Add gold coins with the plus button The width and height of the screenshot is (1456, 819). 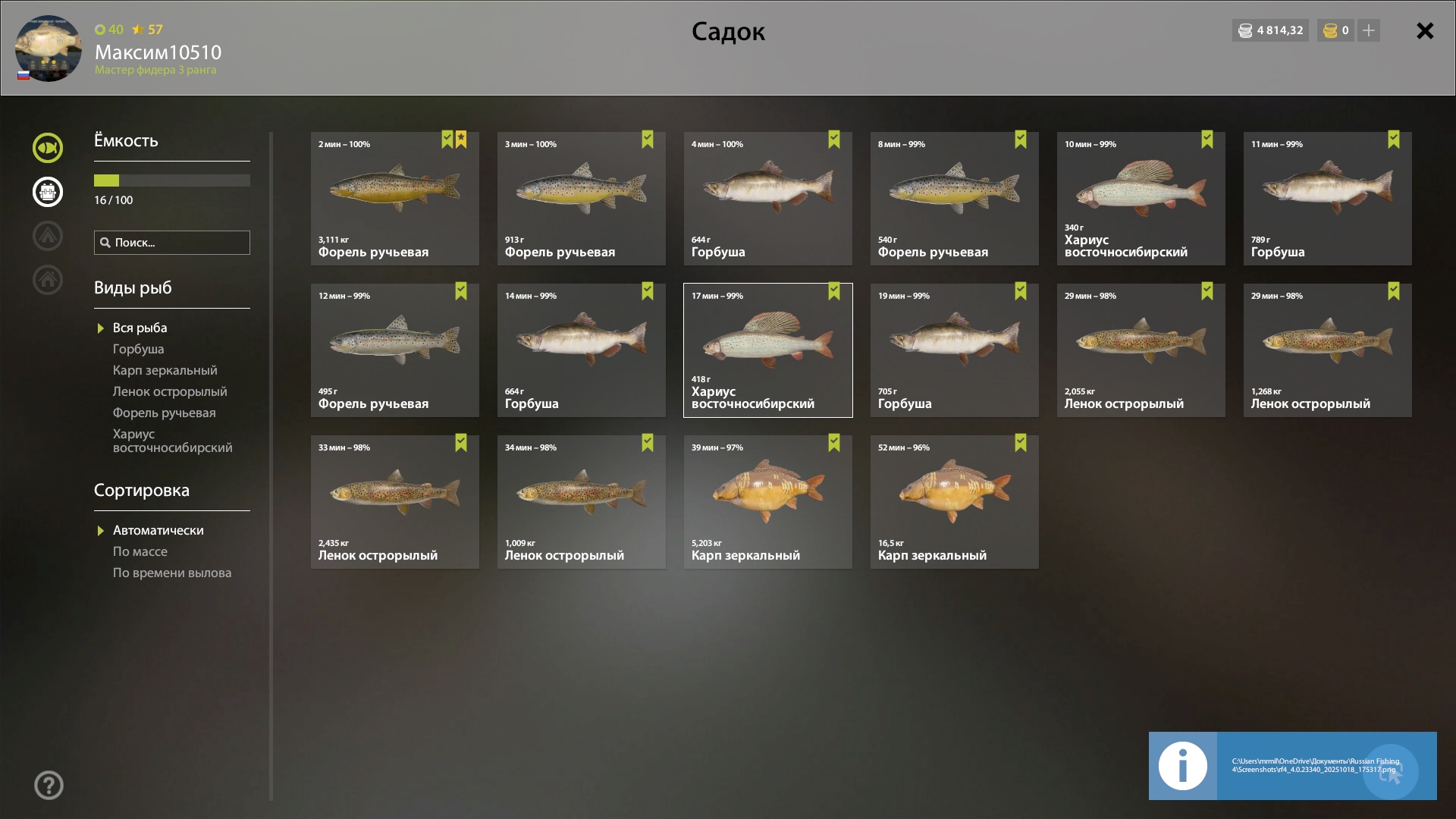tap(1369, 30)
